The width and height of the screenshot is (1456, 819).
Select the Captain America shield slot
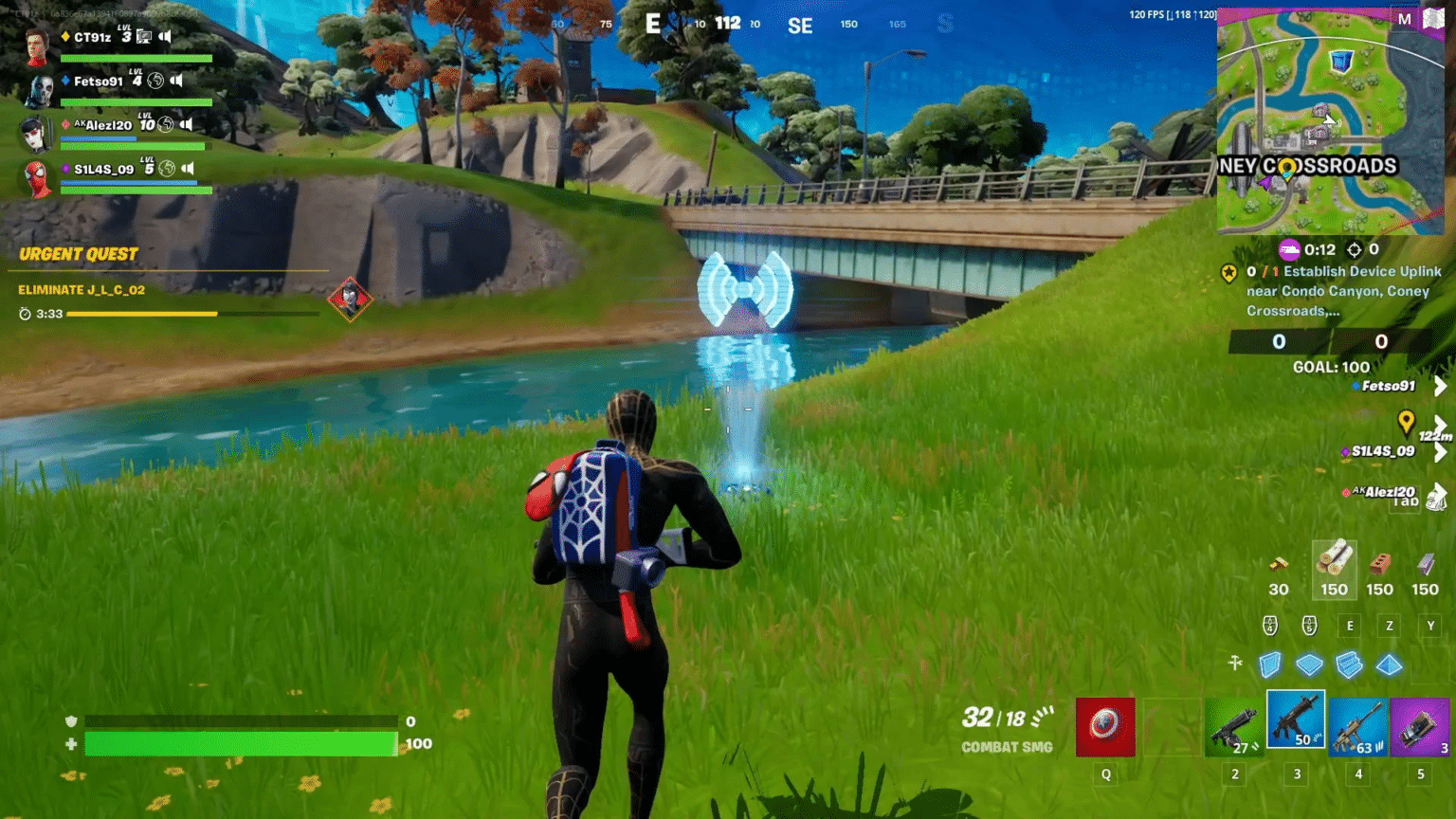tap(1105, 727)
